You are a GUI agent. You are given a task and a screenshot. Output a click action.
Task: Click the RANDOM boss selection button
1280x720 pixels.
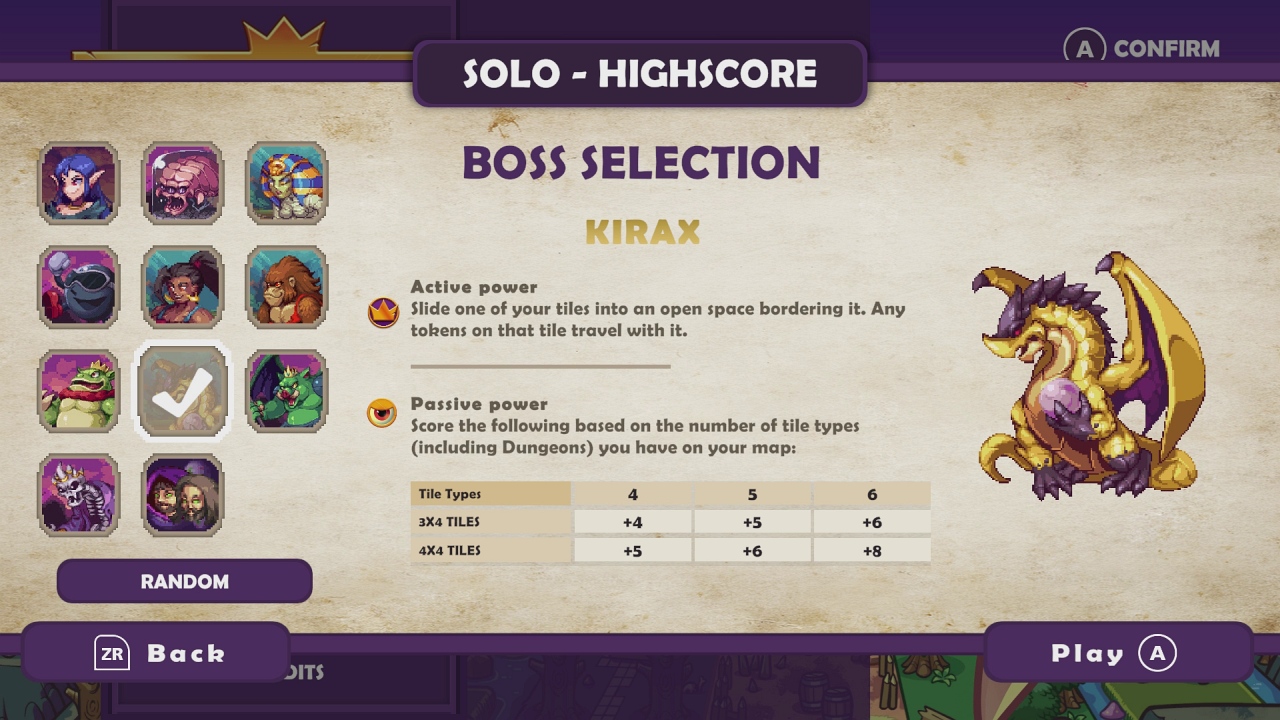(x=184, y=581)
